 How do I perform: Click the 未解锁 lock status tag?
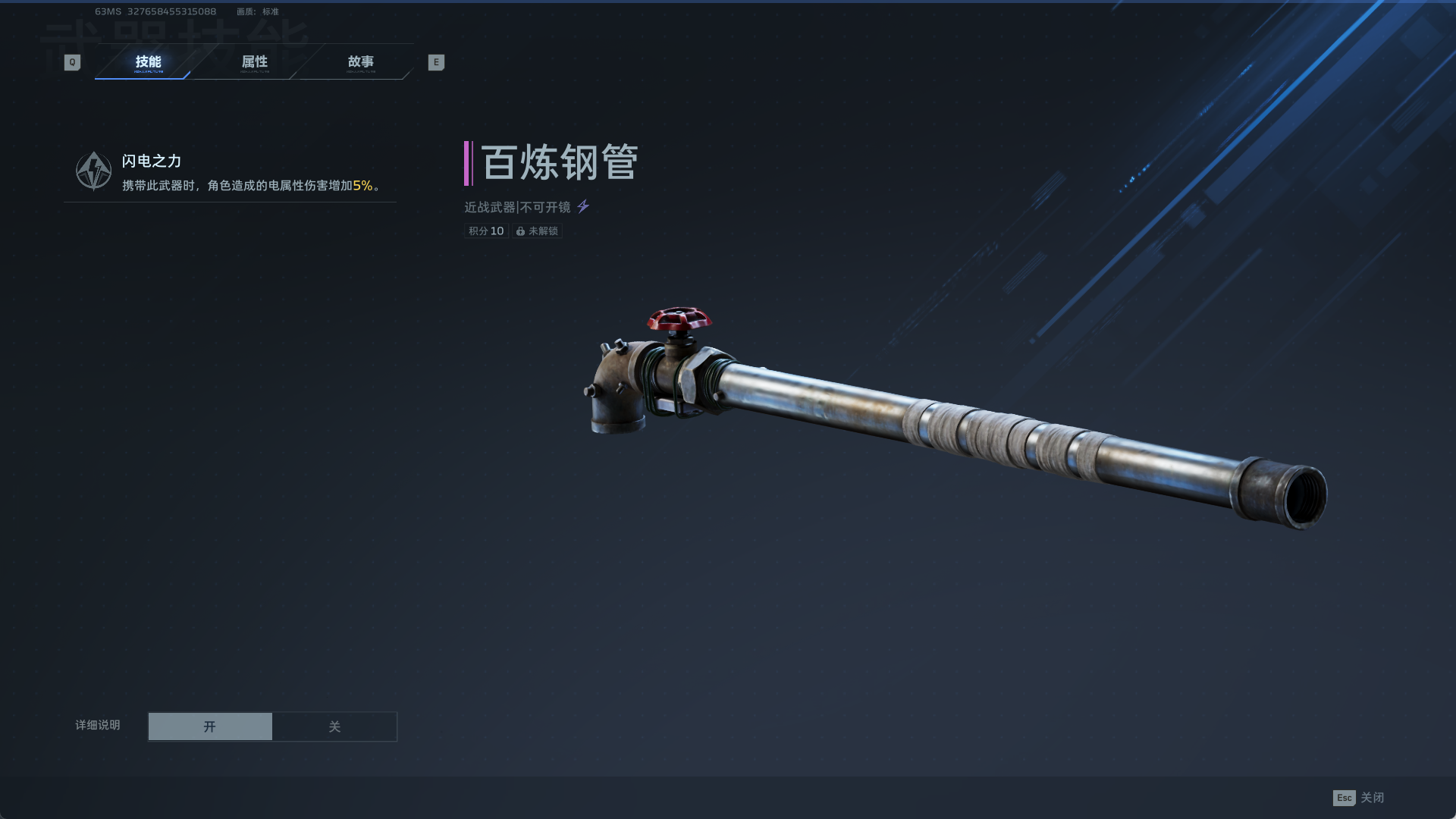(537, 231)
